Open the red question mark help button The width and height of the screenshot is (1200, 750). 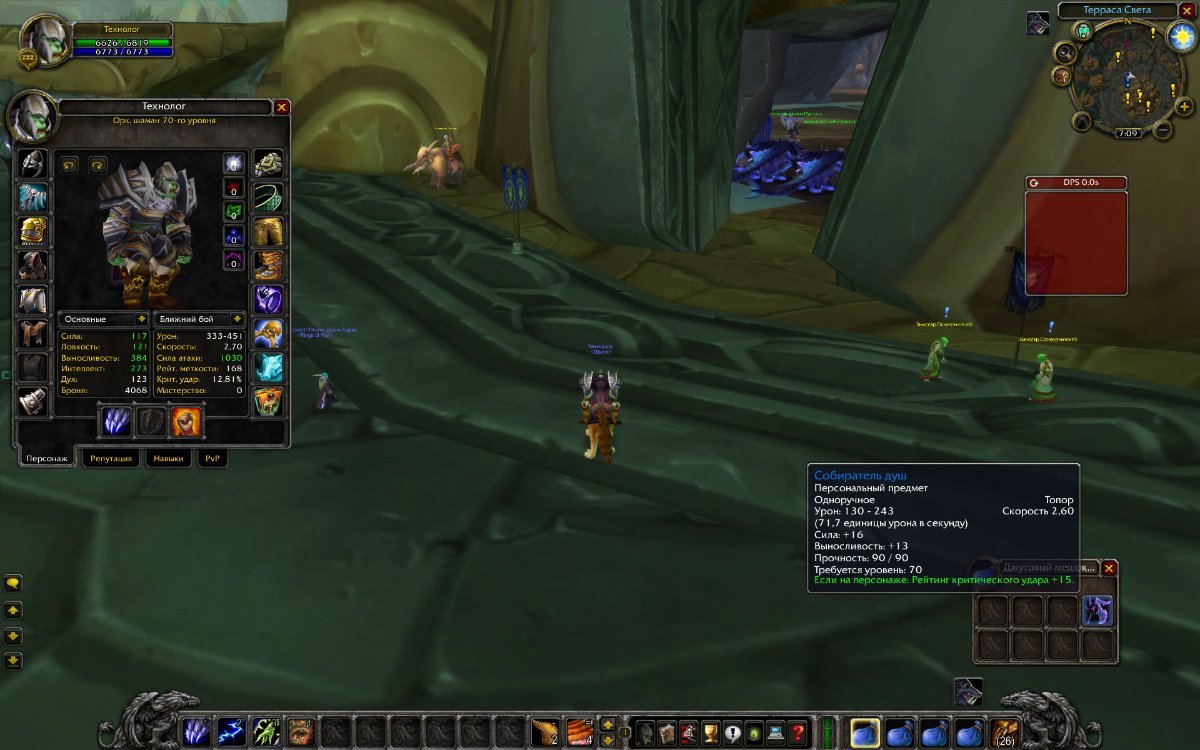797,733
